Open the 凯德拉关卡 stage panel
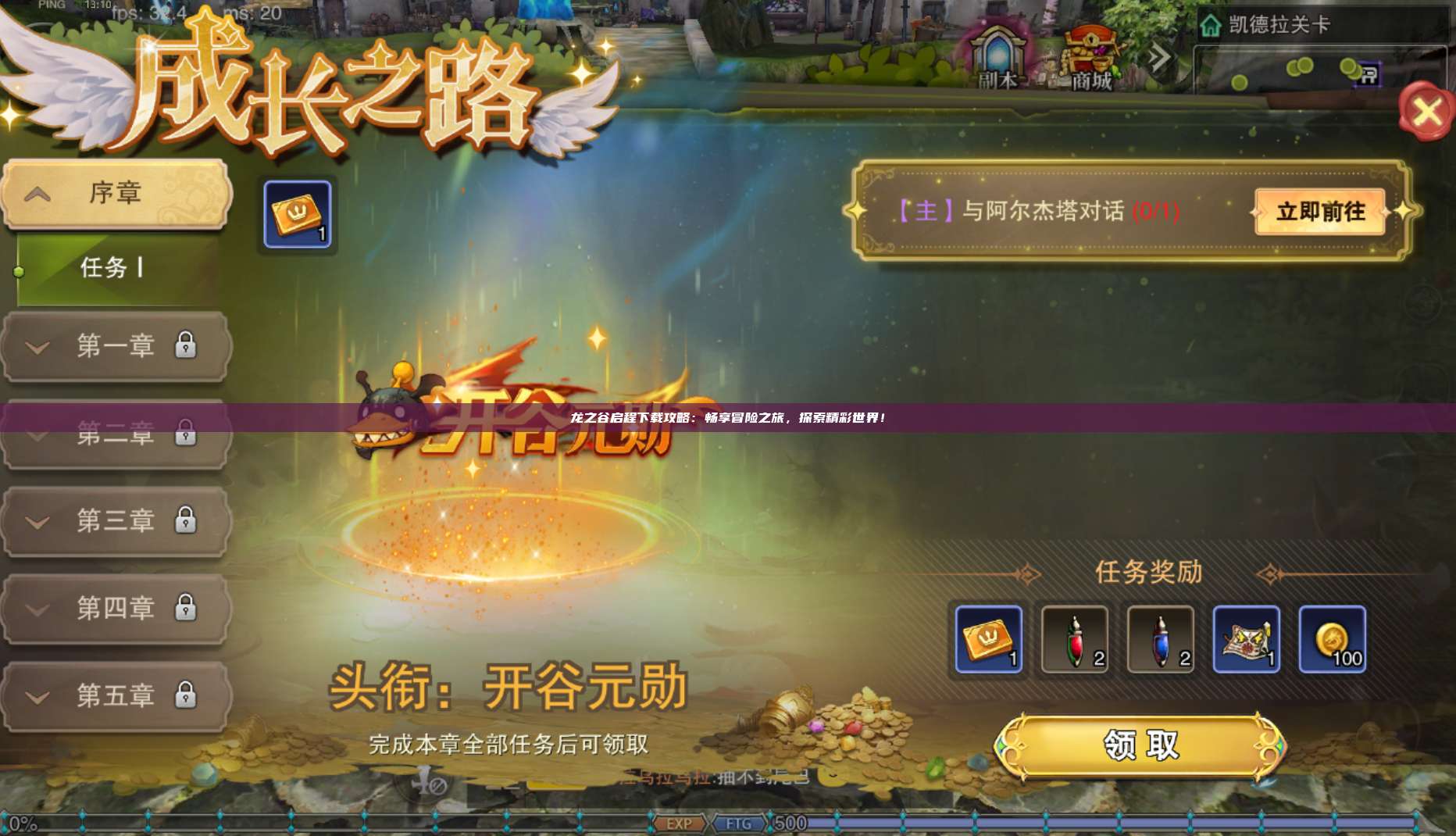The height and width of the screenshot is (836, 1456). (1281, 25)
